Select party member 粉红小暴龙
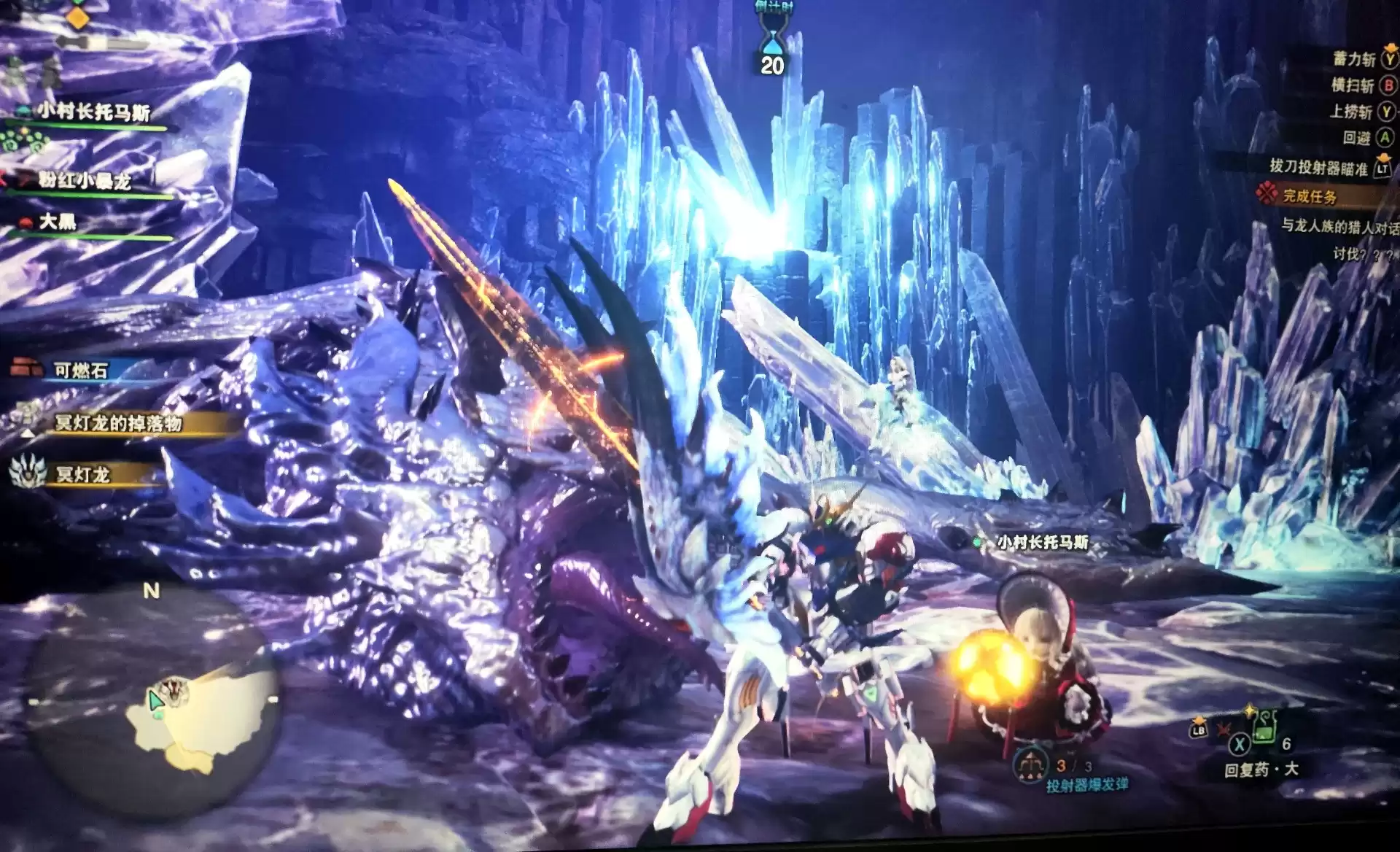1400x852 pixels. coord(85,180)
